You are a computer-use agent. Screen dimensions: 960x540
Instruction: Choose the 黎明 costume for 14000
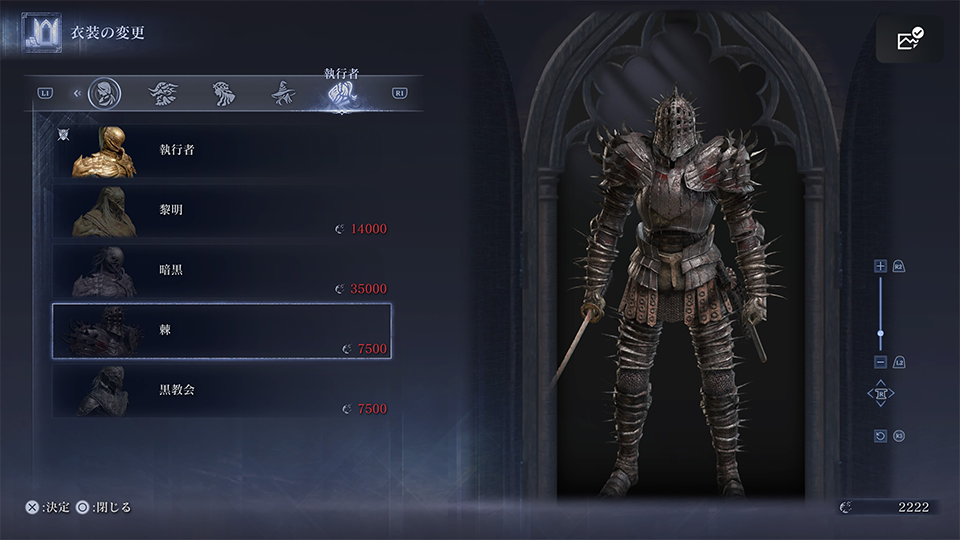point(220,211)
